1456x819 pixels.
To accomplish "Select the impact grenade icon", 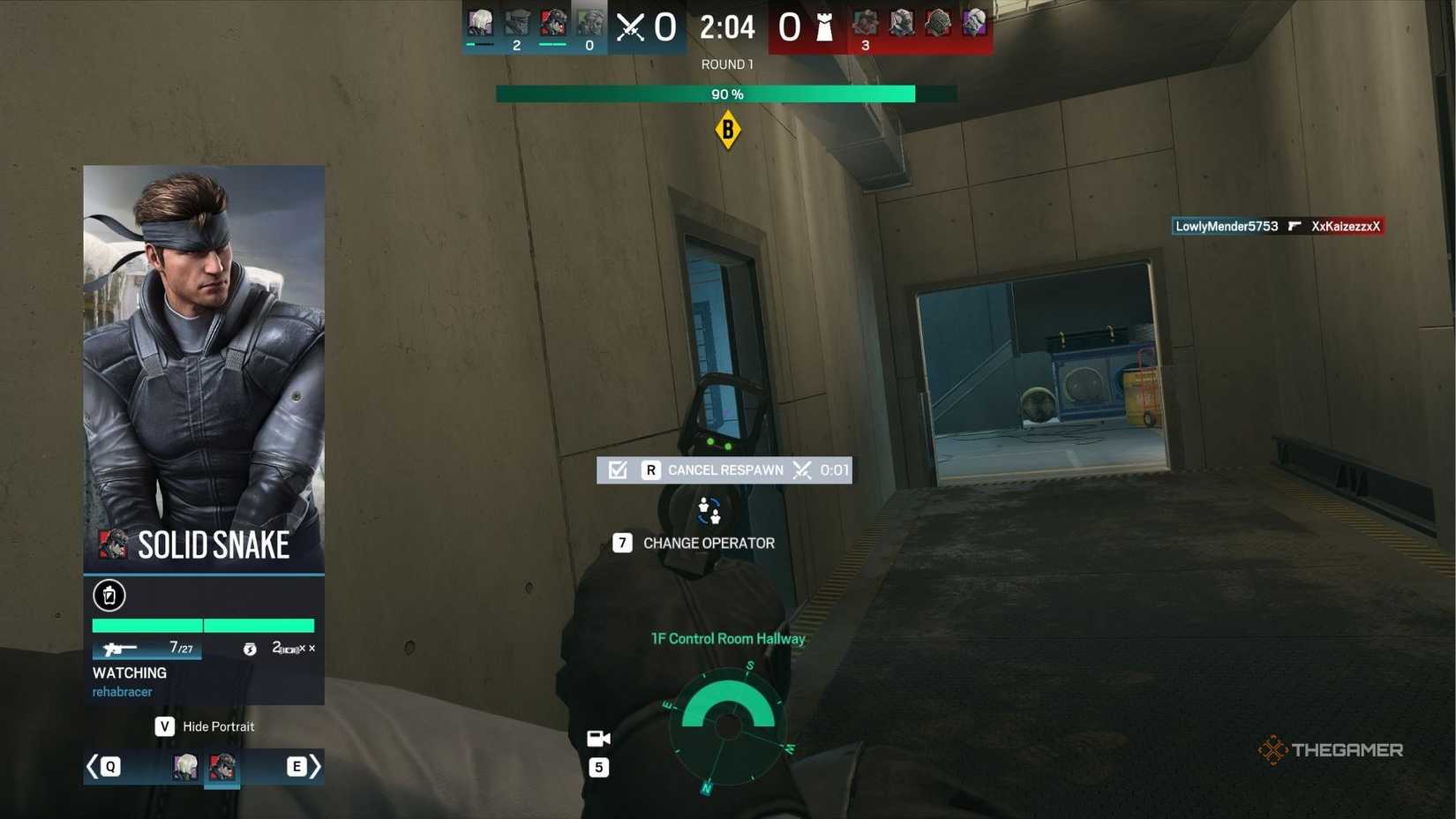I will (251, 649).
